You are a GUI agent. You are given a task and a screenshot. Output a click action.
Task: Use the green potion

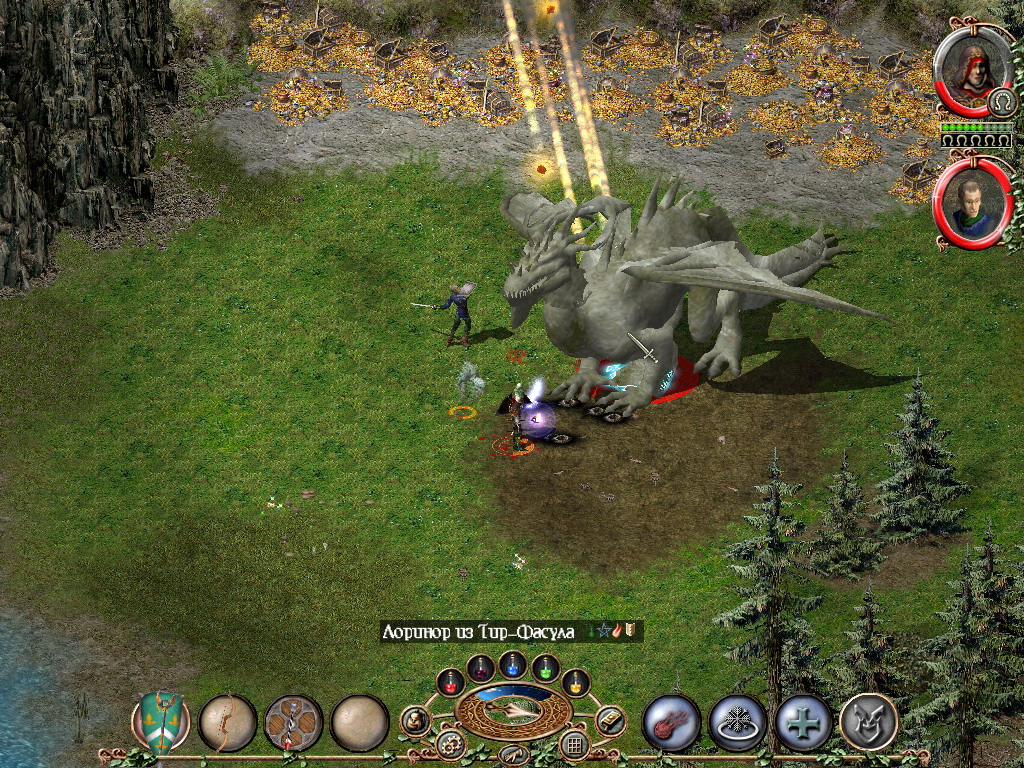(x=545, y=667)
